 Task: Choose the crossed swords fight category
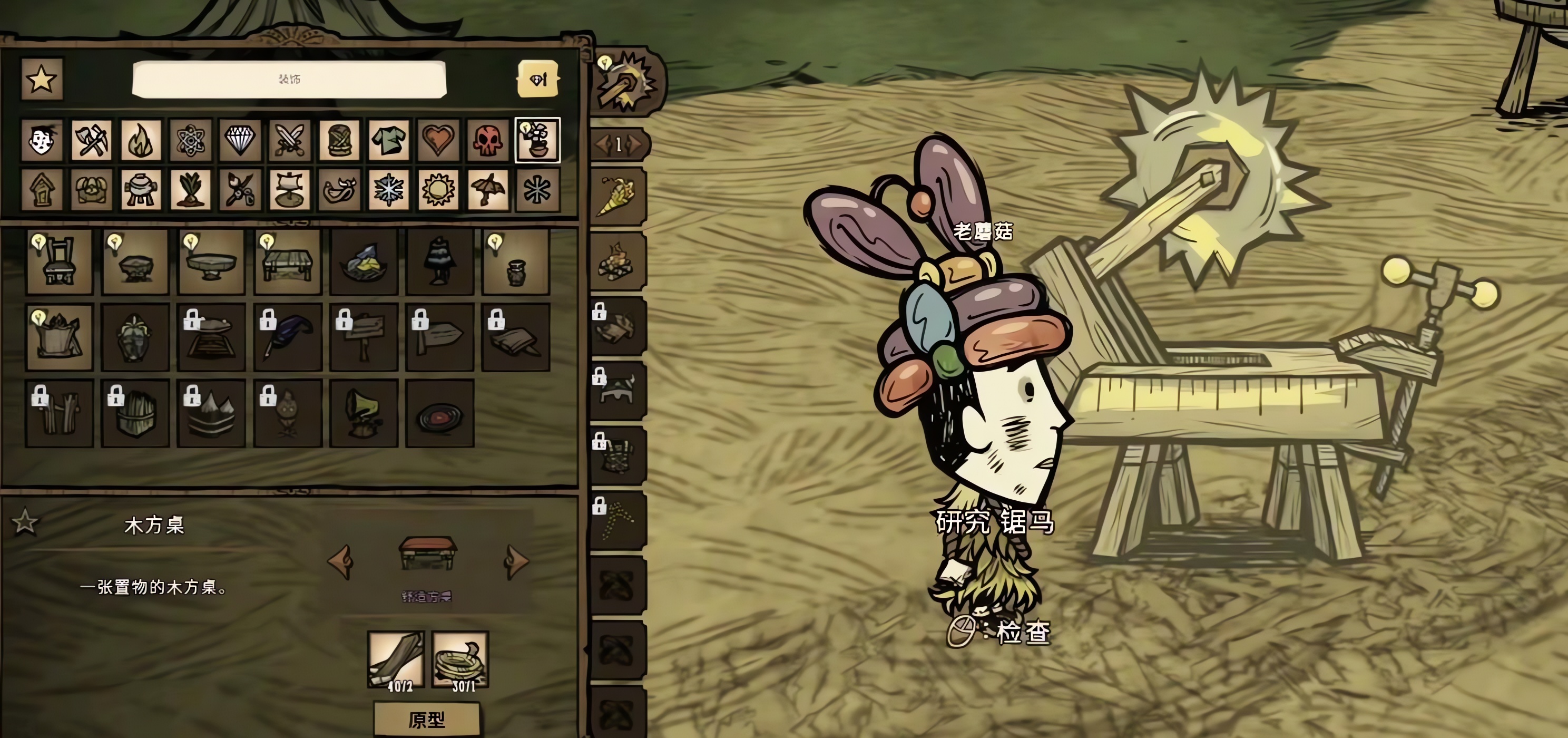290,140
